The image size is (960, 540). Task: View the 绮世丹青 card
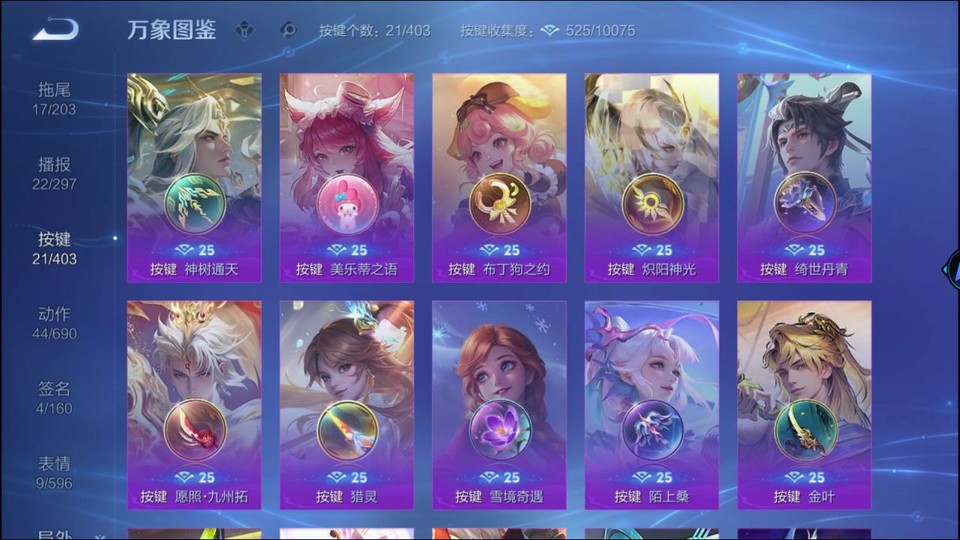pos(804,177)
